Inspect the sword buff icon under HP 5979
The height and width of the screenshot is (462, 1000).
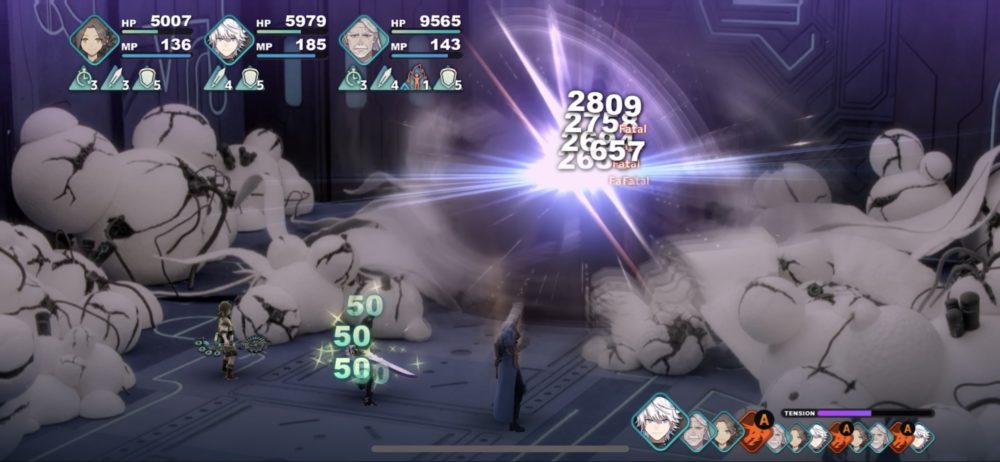pyautogui.click(x=216, y=77)
